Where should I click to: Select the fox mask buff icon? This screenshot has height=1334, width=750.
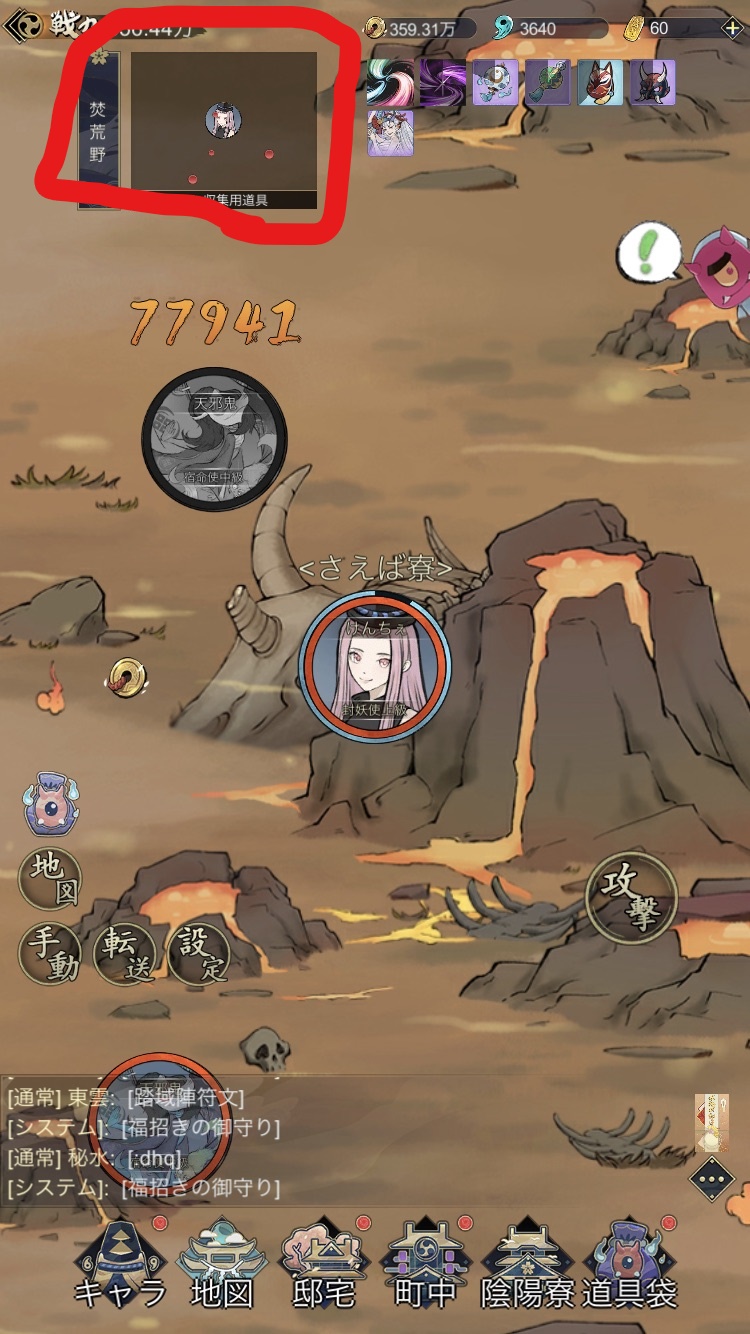[x=600, y=83]
